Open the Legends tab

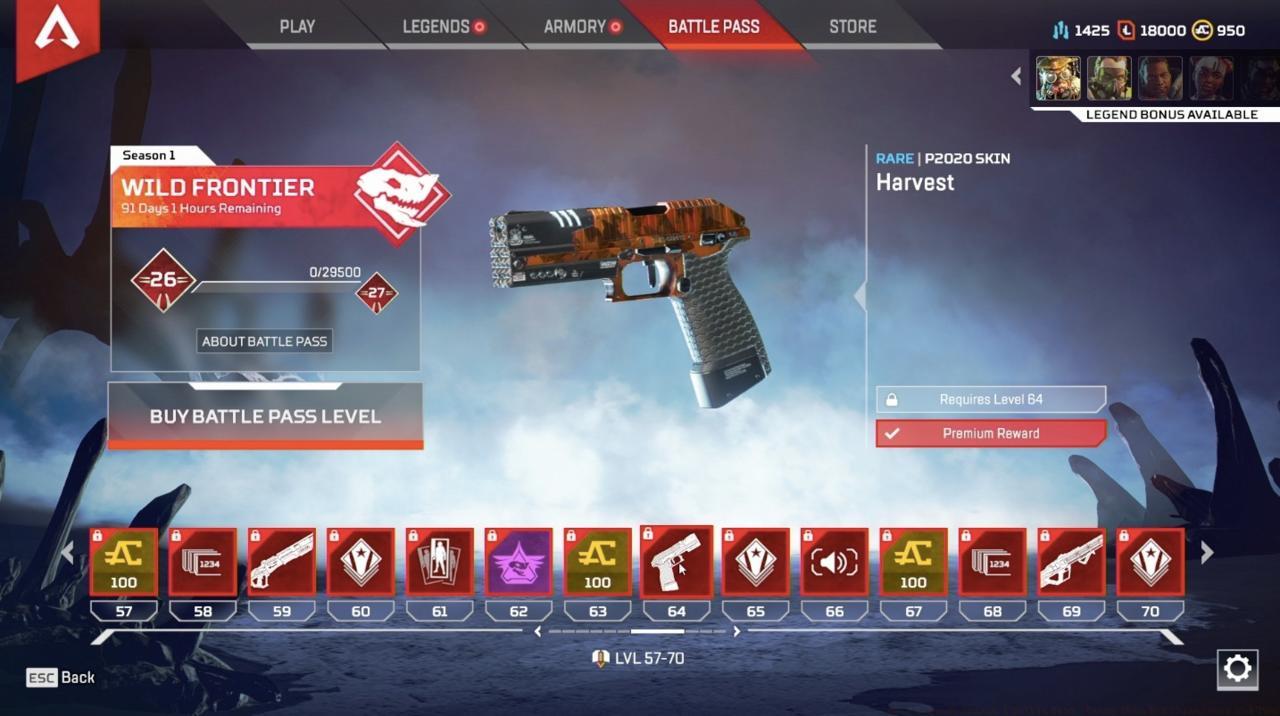[436, 27]
